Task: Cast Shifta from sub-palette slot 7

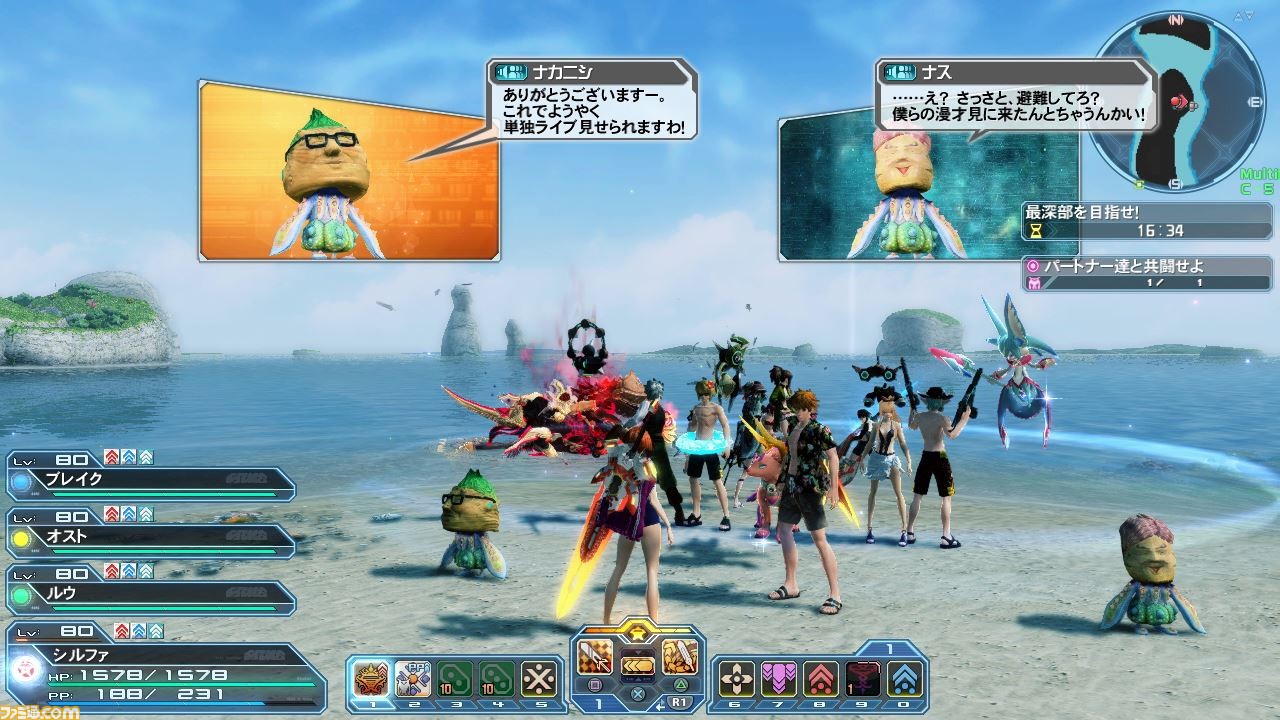Action: [778, 678]
